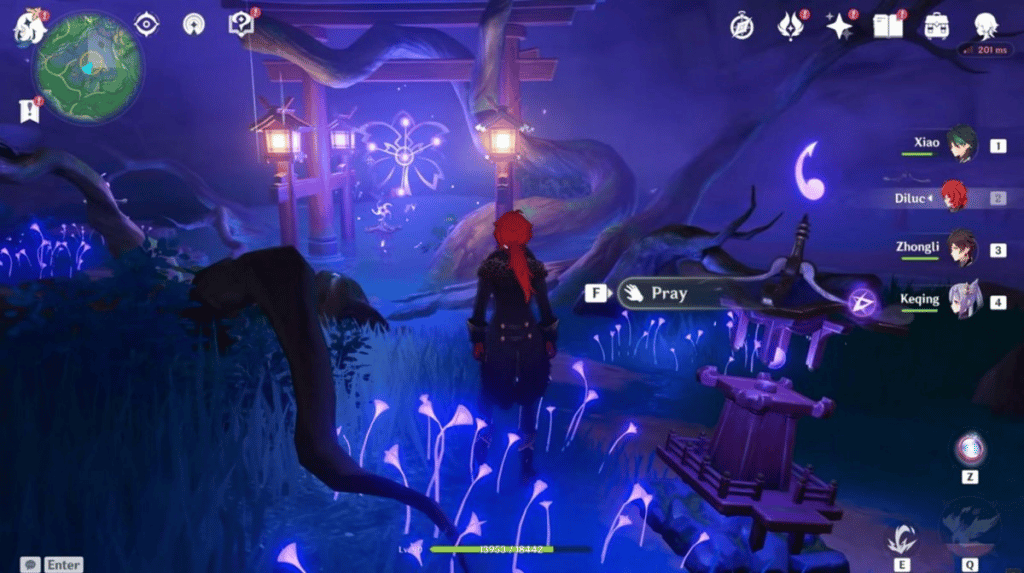Click the eye-shaped target icon beside minimap
Screen dimensions: 1024x573
click(x=147, y=24)
